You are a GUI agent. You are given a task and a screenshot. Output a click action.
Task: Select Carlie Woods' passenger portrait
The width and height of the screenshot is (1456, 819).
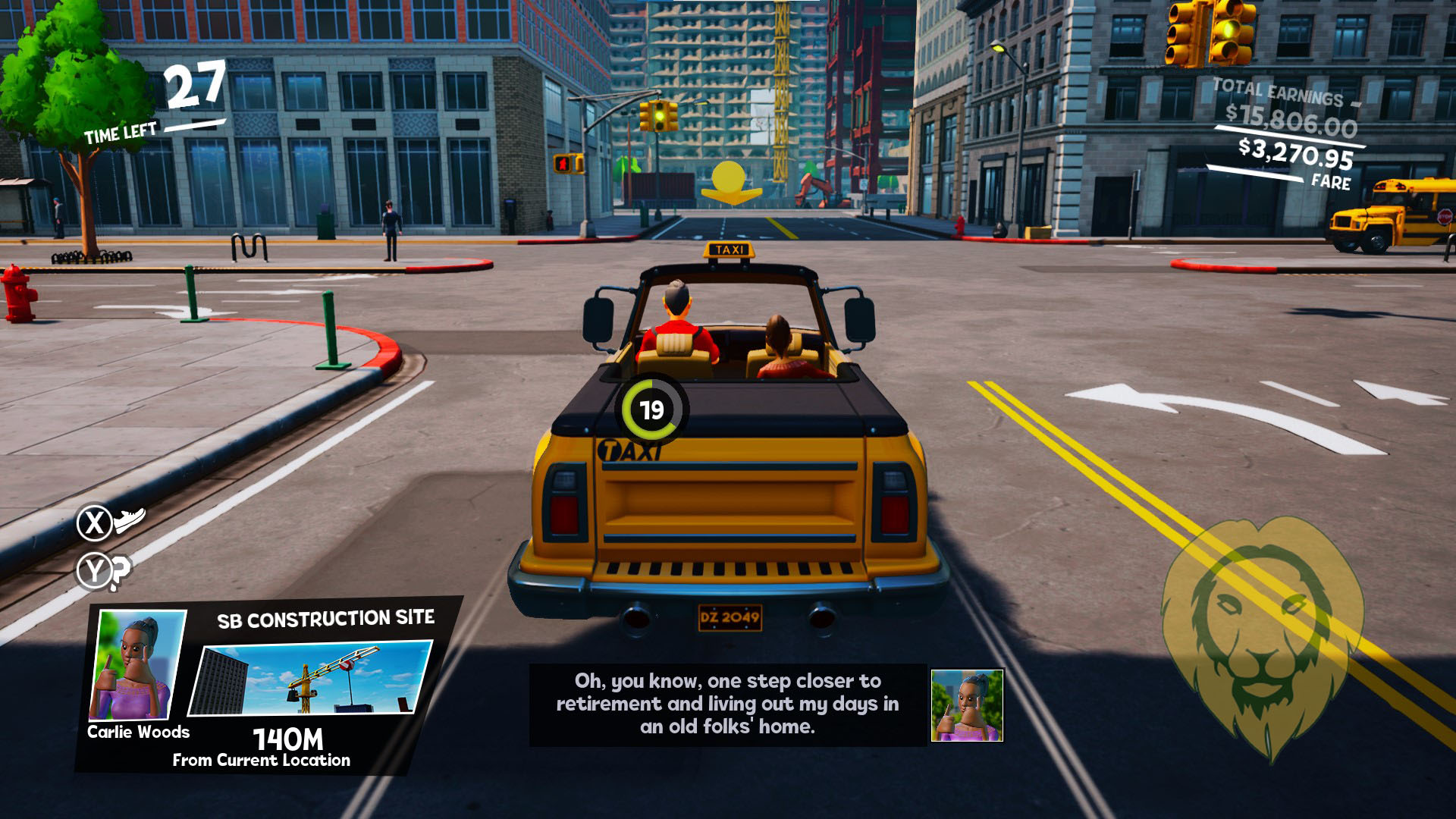click(136, 665)
